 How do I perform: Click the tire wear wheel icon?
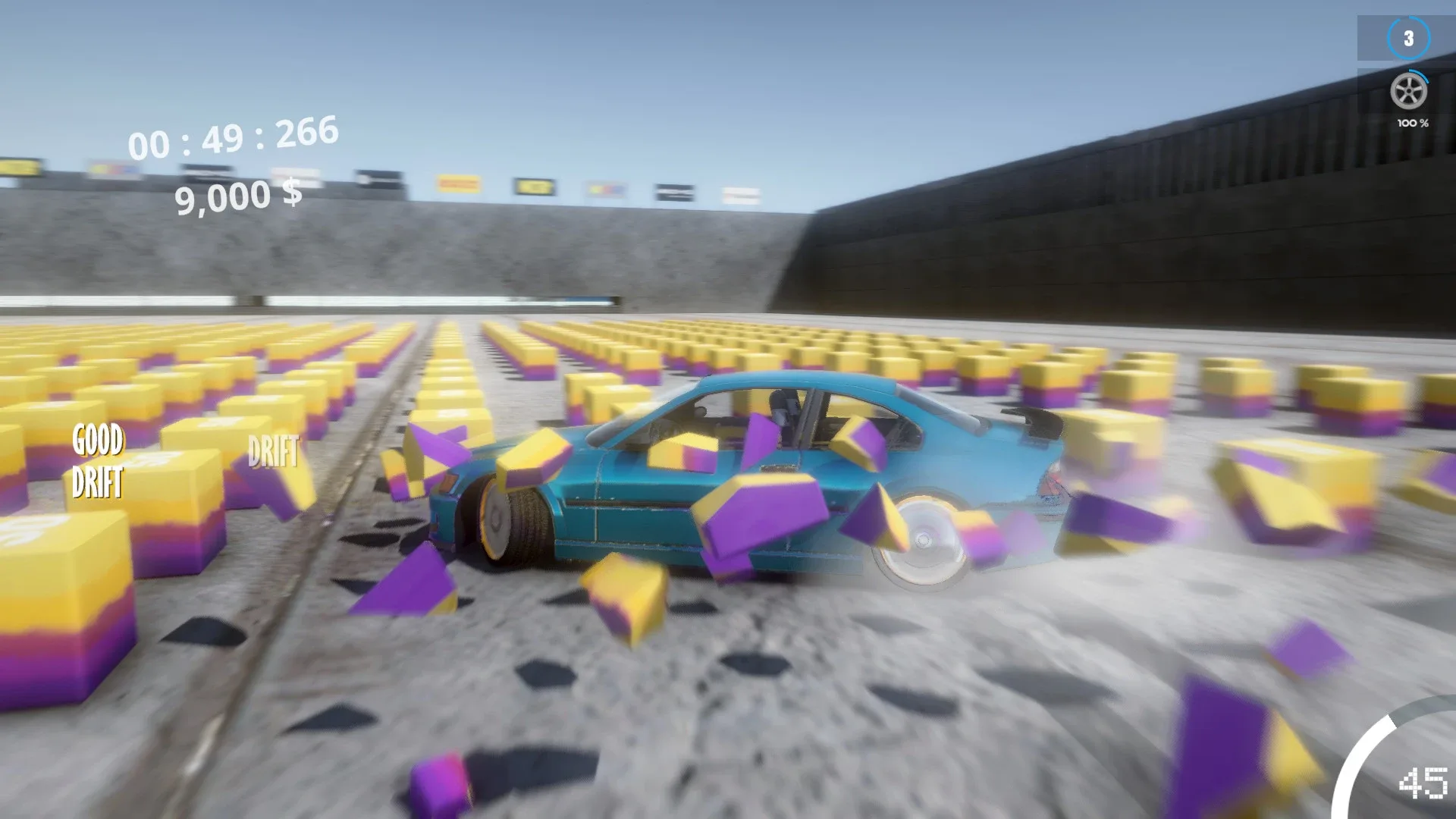[x=1409, y=91]
